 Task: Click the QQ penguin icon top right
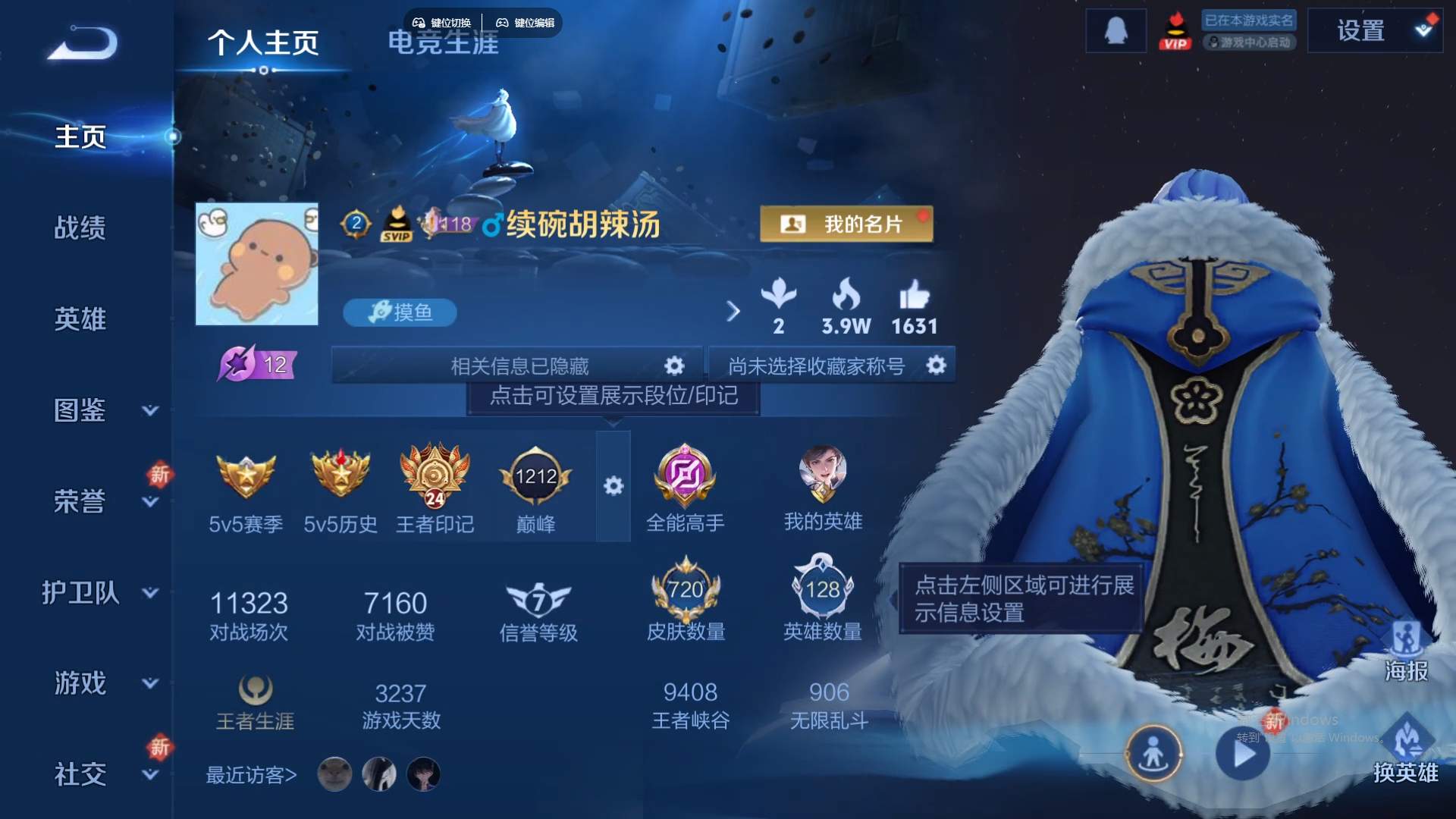(x=1115, y=30)
